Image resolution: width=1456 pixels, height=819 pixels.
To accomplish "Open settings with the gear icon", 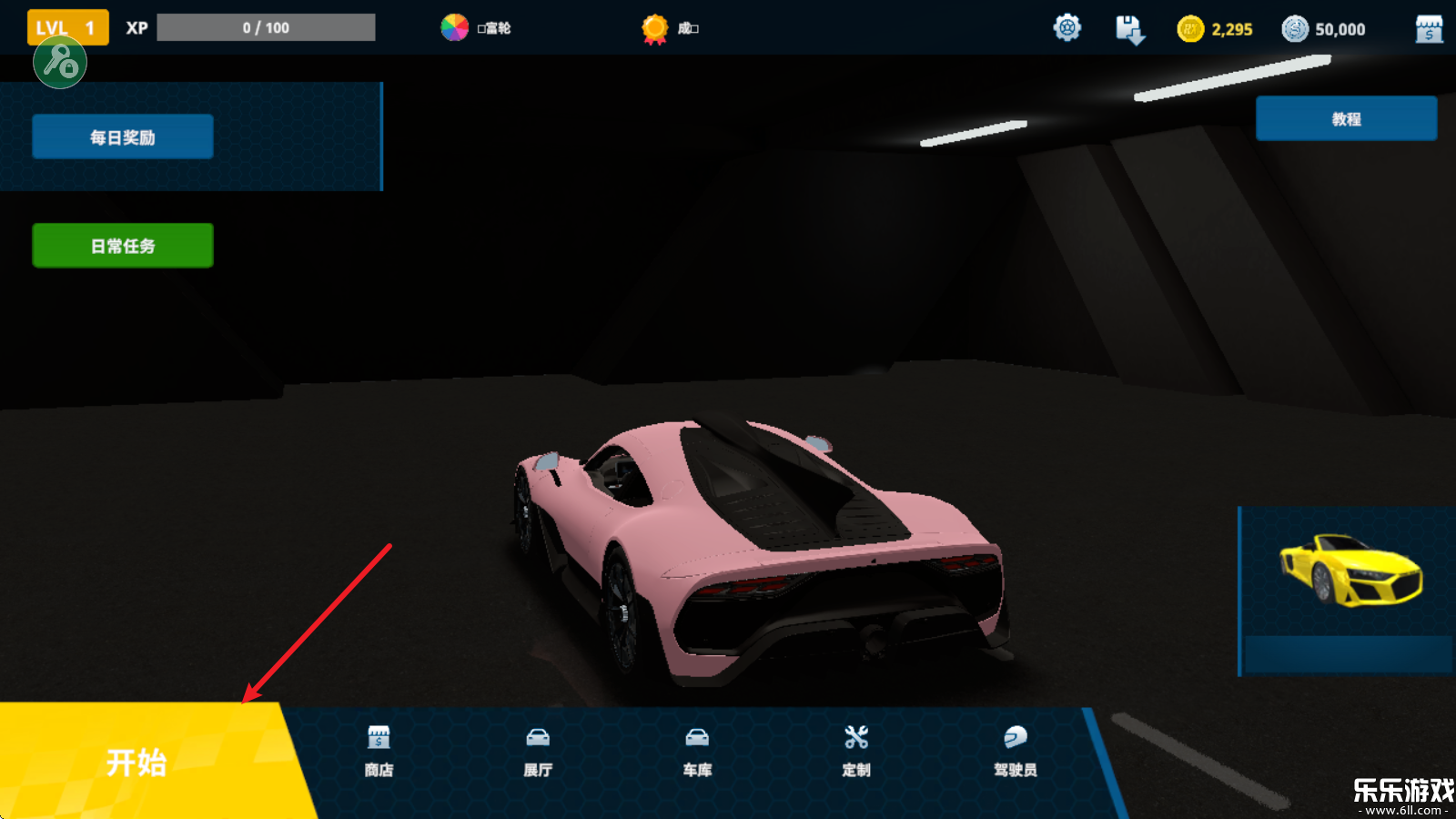I will pos(1067,28).
